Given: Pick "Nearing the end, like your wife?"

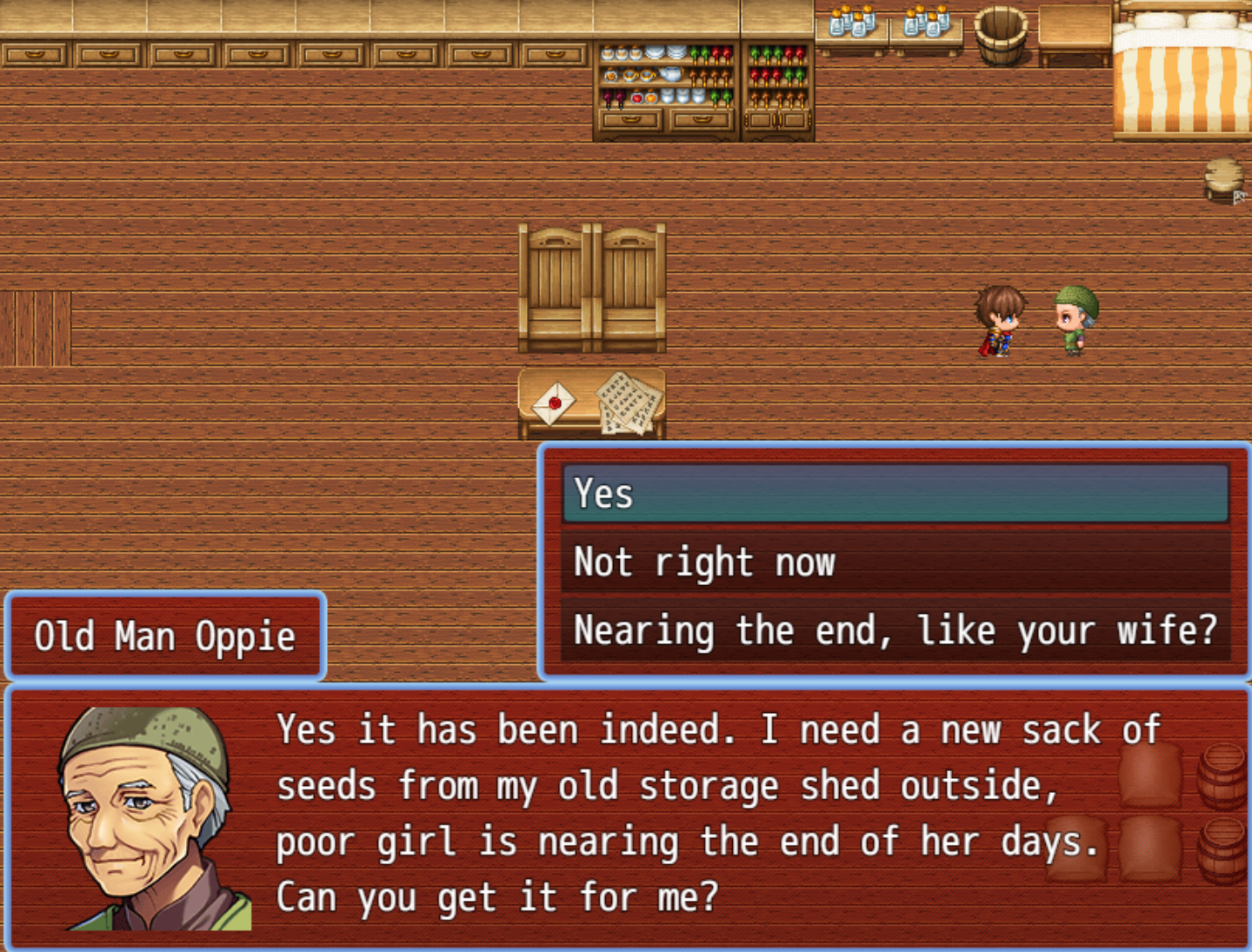Looking at the screenshot, I should [895, 630].
